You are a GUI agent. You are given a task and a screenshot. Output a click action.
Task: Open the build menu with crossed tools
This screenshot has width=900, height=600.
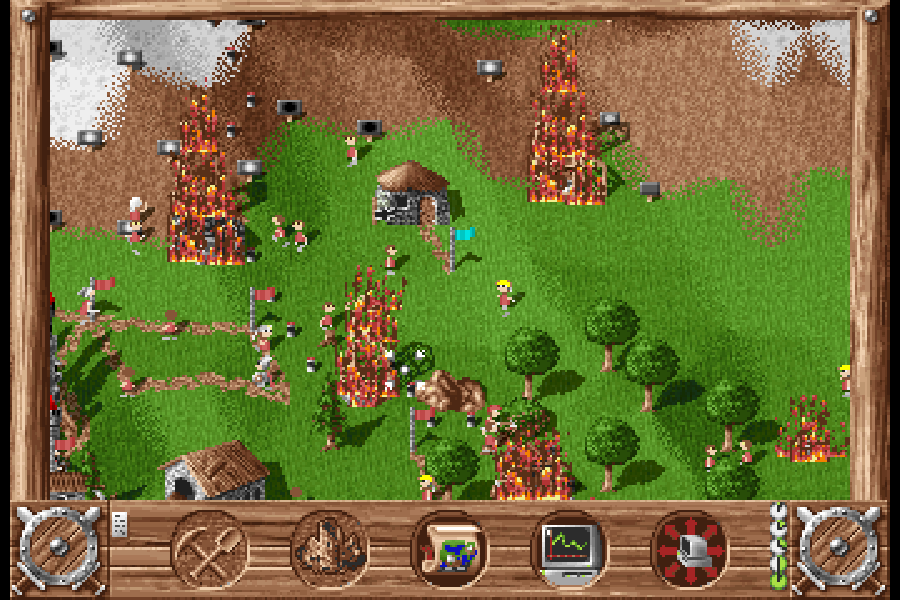(x=209, y=549)
